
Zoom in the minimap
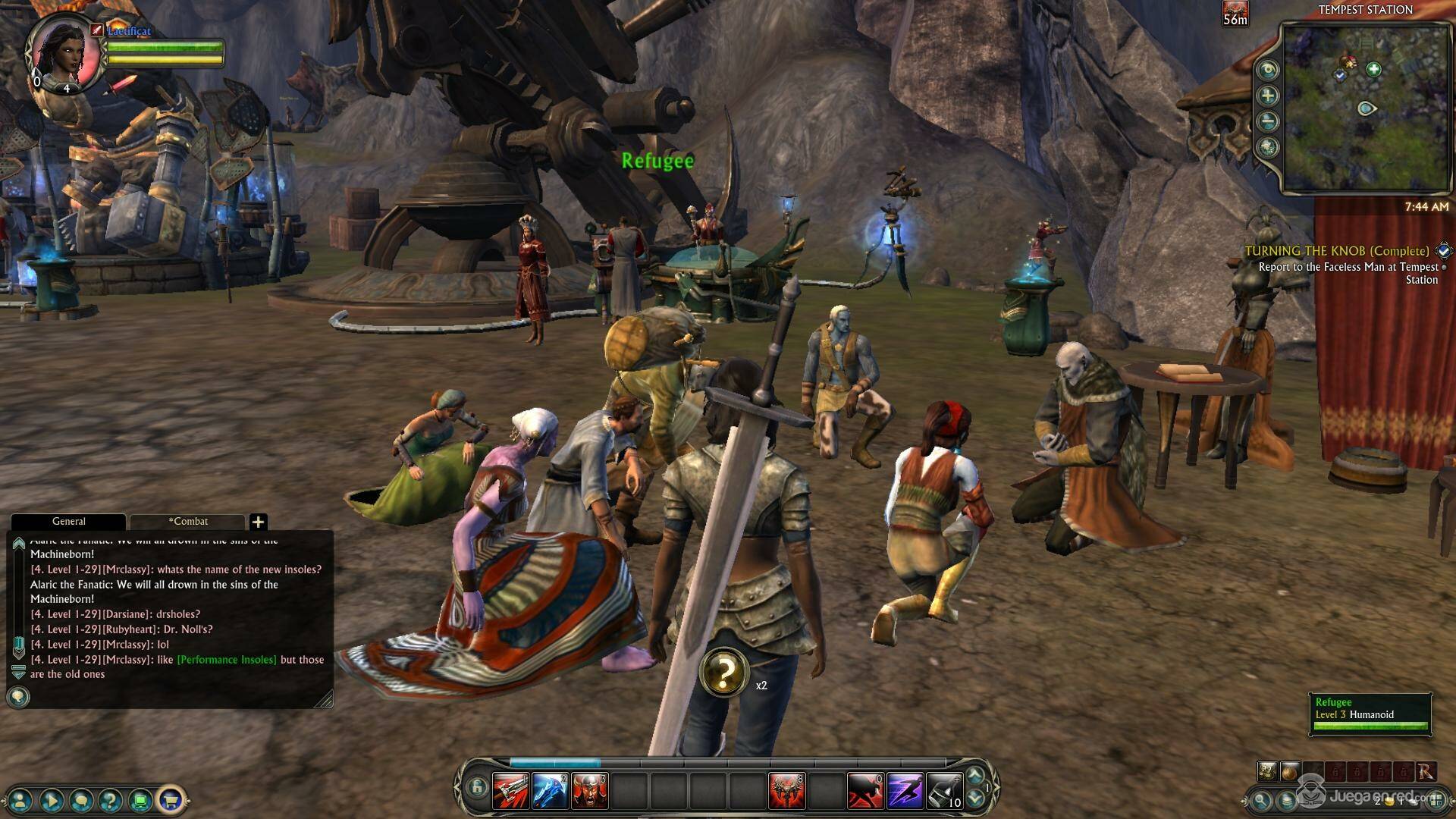pos(1268,96)
